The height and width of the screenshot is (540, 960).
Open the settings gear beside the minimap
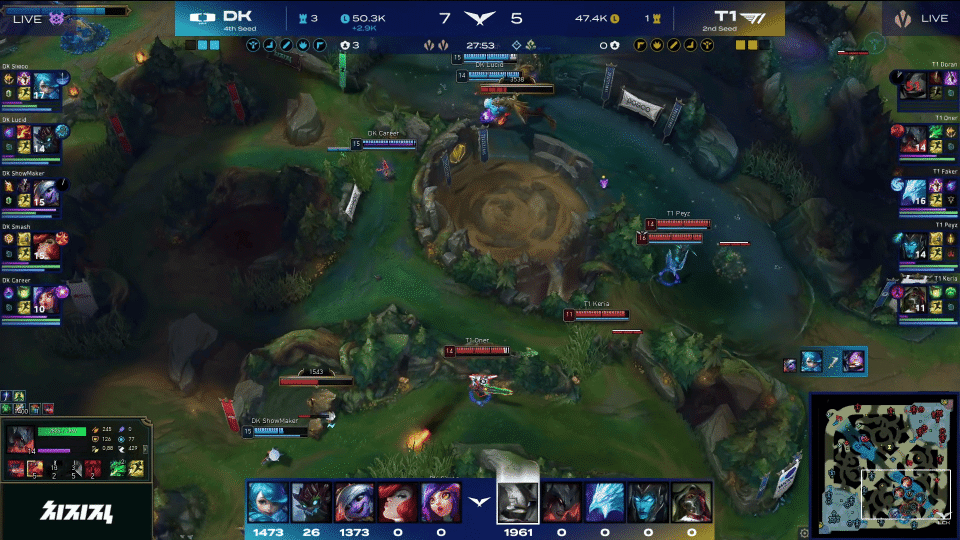click(x=804, y=533)
